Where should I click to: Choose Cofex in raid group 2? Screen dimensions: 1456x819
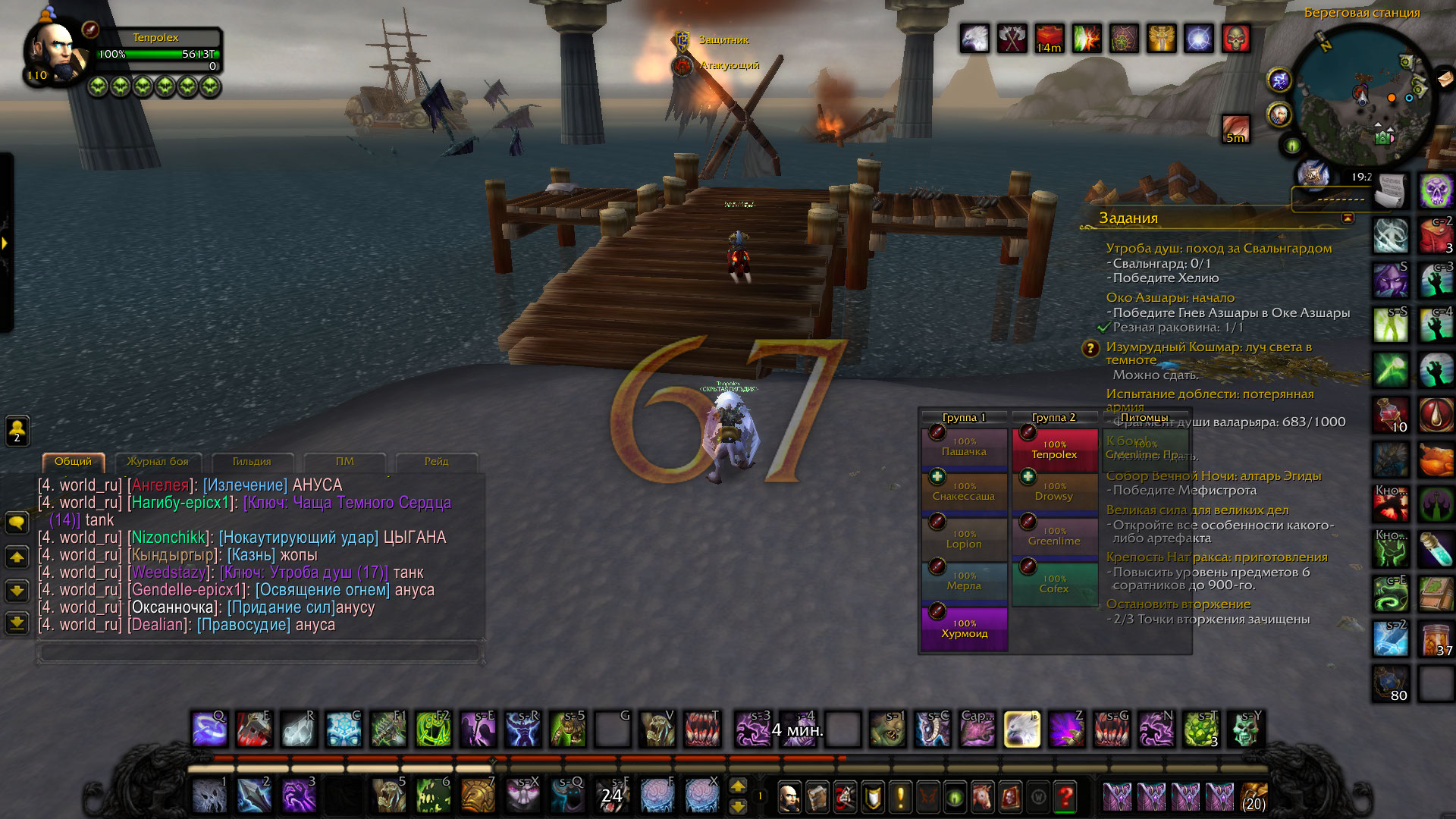pyautogui.click(x=1054, y=584)
